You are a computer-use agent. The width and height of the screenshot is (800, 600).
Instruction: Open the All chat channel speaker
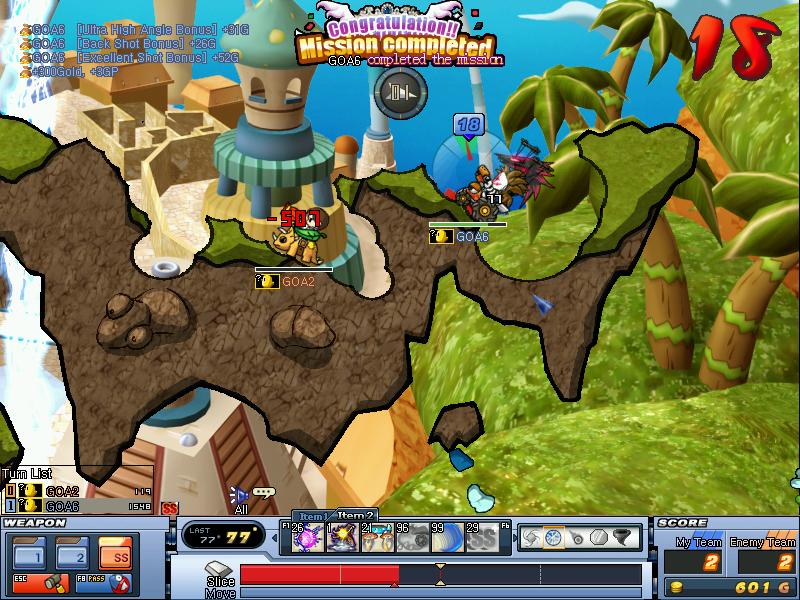(x=238, y=495)
